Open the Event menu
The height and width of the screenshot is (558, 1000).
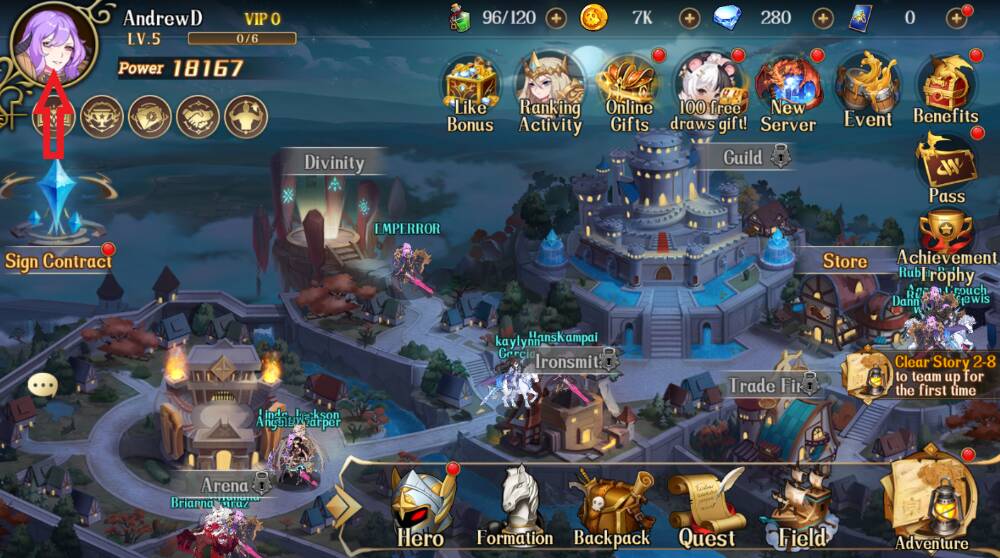[867, 90]
